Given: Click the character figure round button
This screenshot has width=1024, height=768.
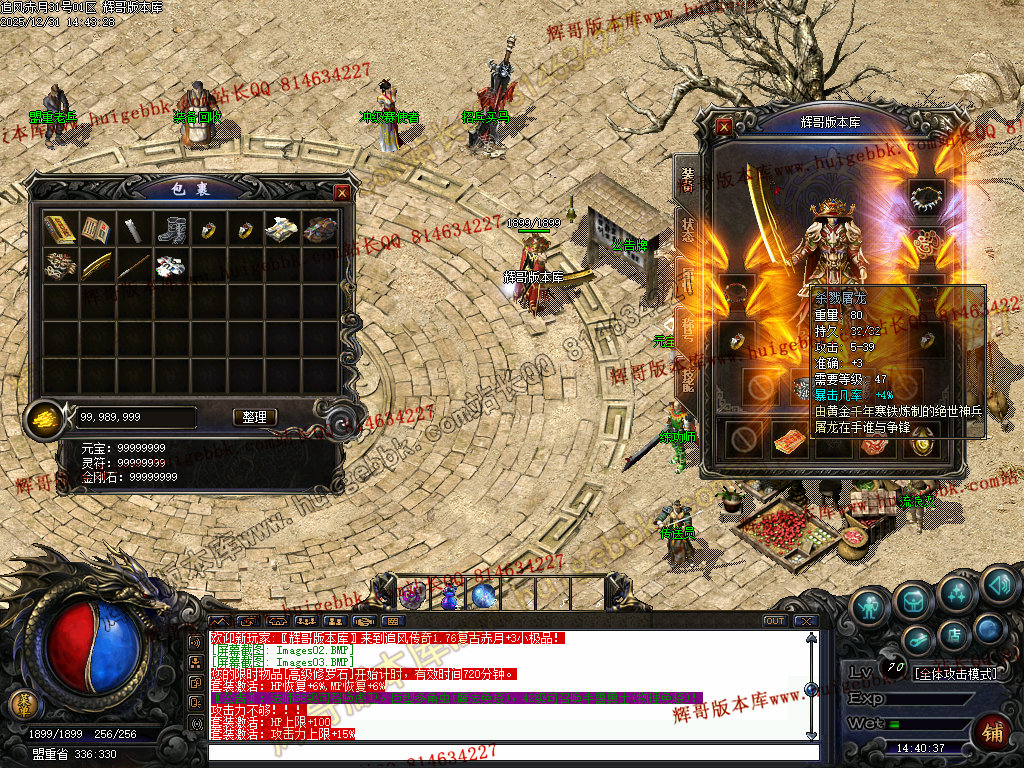Looking at the screenshot, I should (x=871, y=607).
